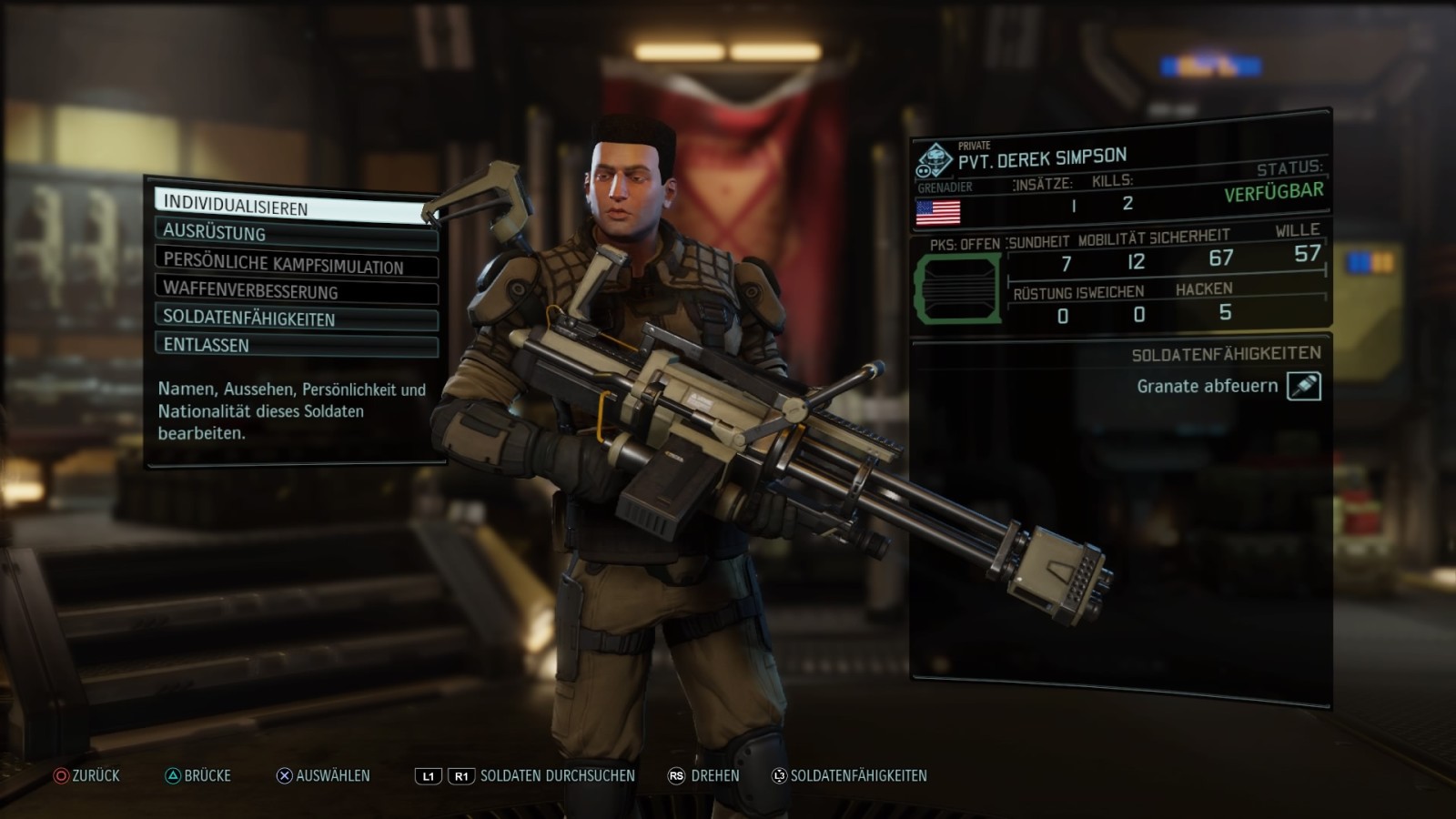Click the Granate abfeuern ability icon
This screenshot has width=1456, height=819.
pos(1303,386)
